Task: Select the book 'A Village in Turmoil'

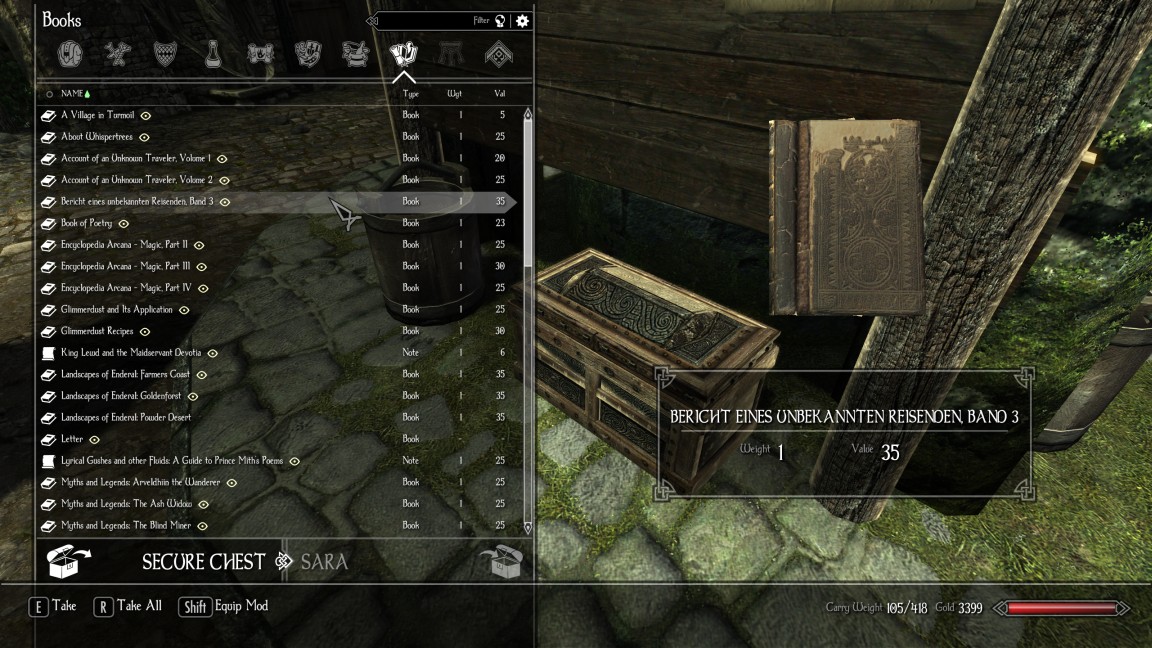Action: tap(97, 115)
